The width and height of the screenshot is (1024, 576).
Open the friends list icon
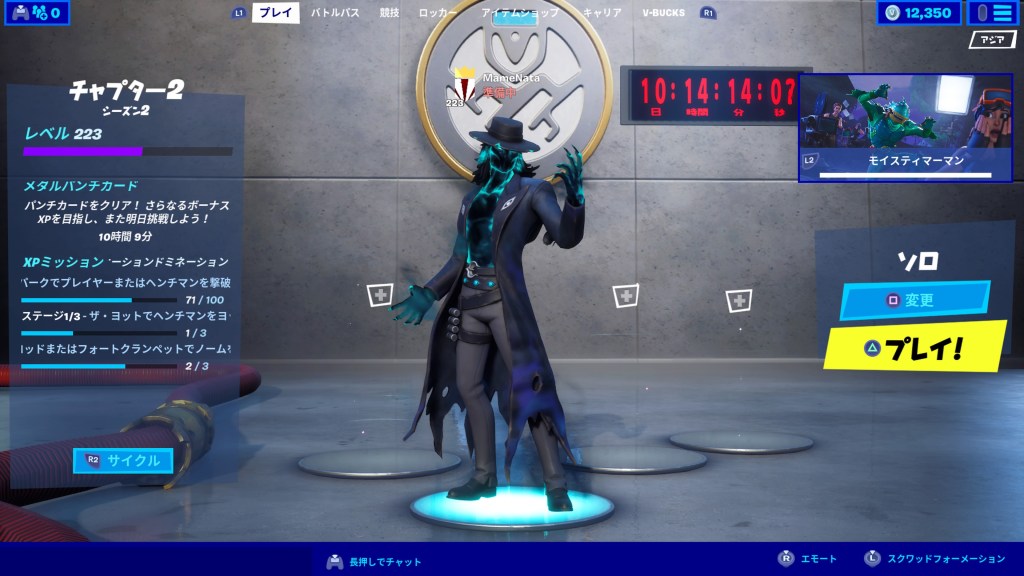tap(38, 13)
